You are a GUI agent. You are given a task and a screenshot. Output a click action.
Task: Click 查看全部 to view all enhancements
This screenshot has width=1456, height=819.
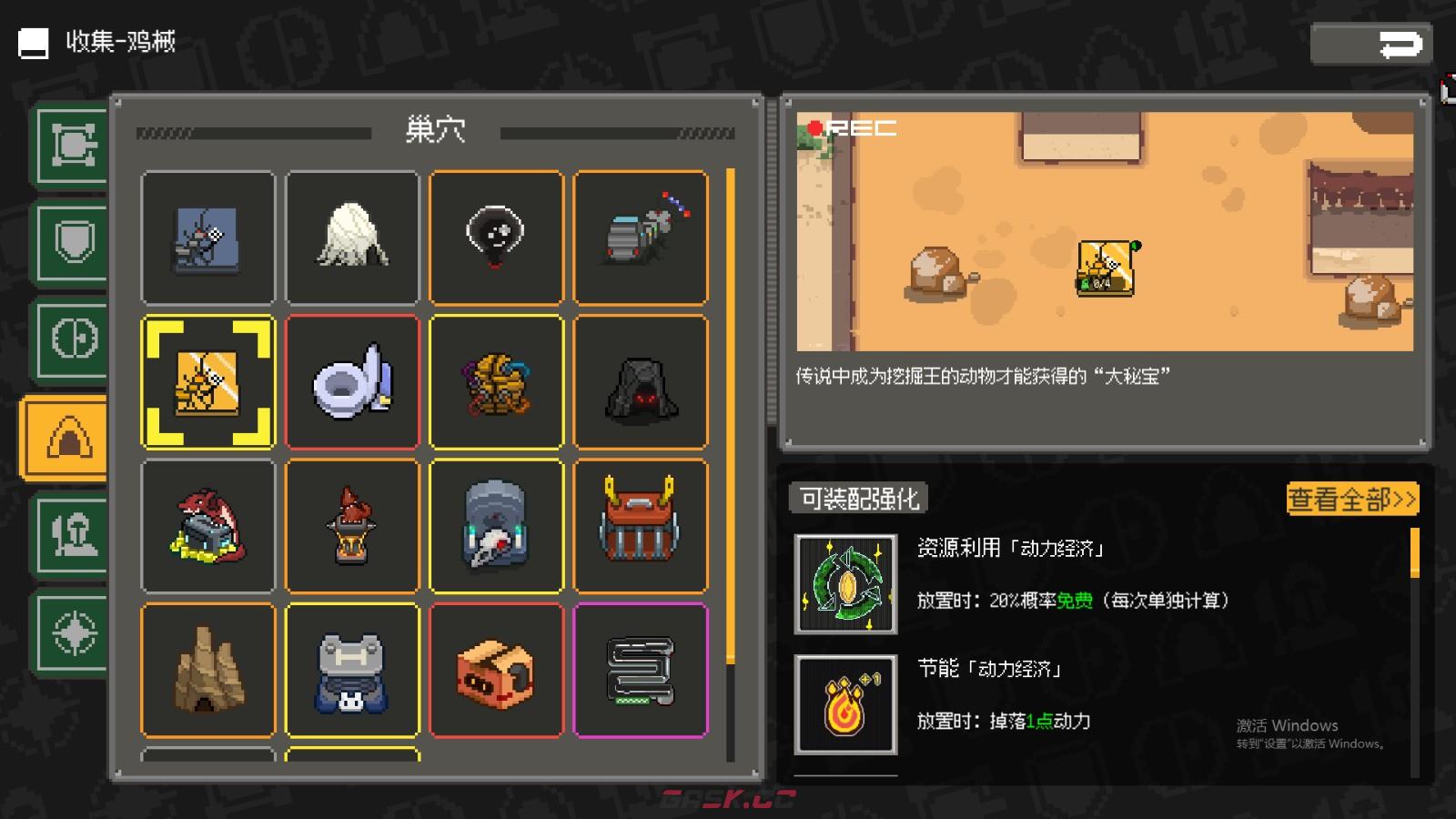[1351, 499]
